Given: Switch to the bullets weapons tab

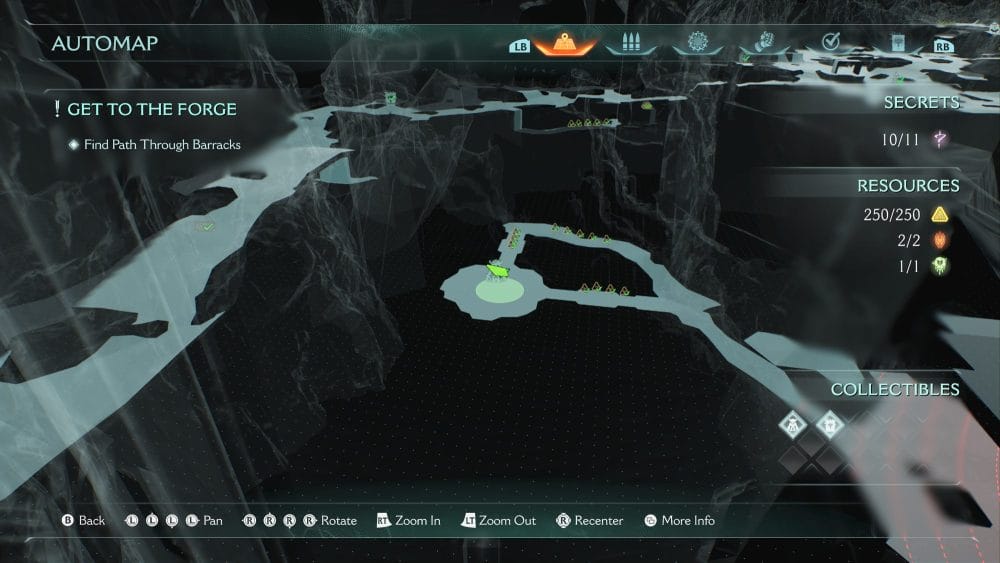Looking at the screenshot, I should (x=630, y=43).
